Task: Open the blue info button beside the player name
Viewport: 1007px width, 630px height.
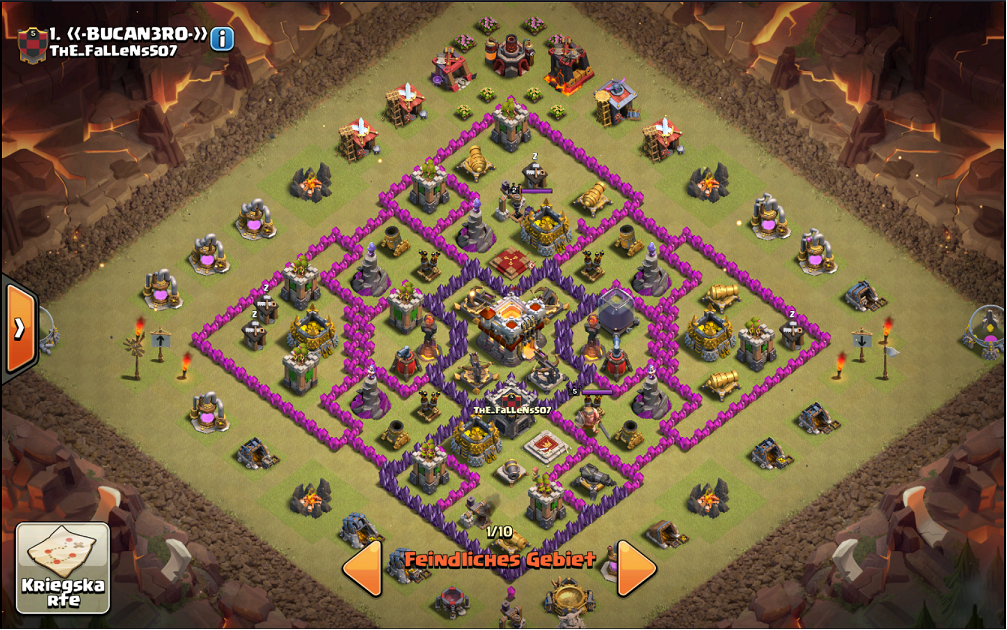Action: 221,38
